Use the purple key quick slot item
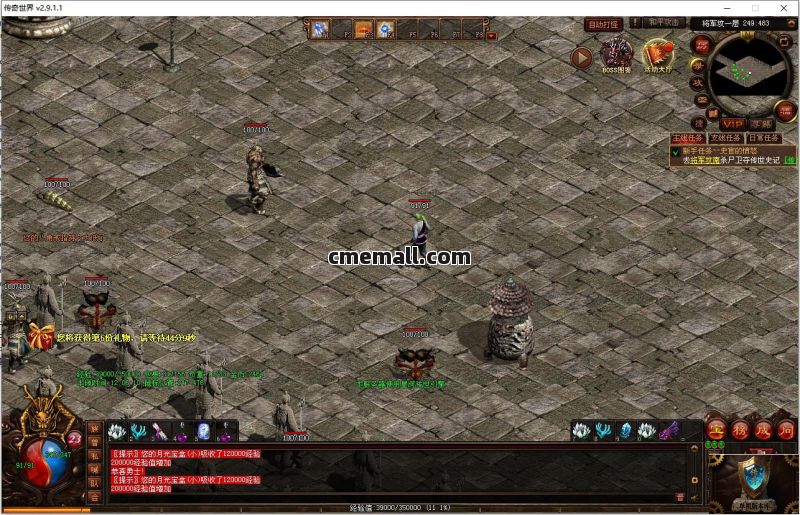The width and height of the screenshot is (800, 515). (669, 431)
